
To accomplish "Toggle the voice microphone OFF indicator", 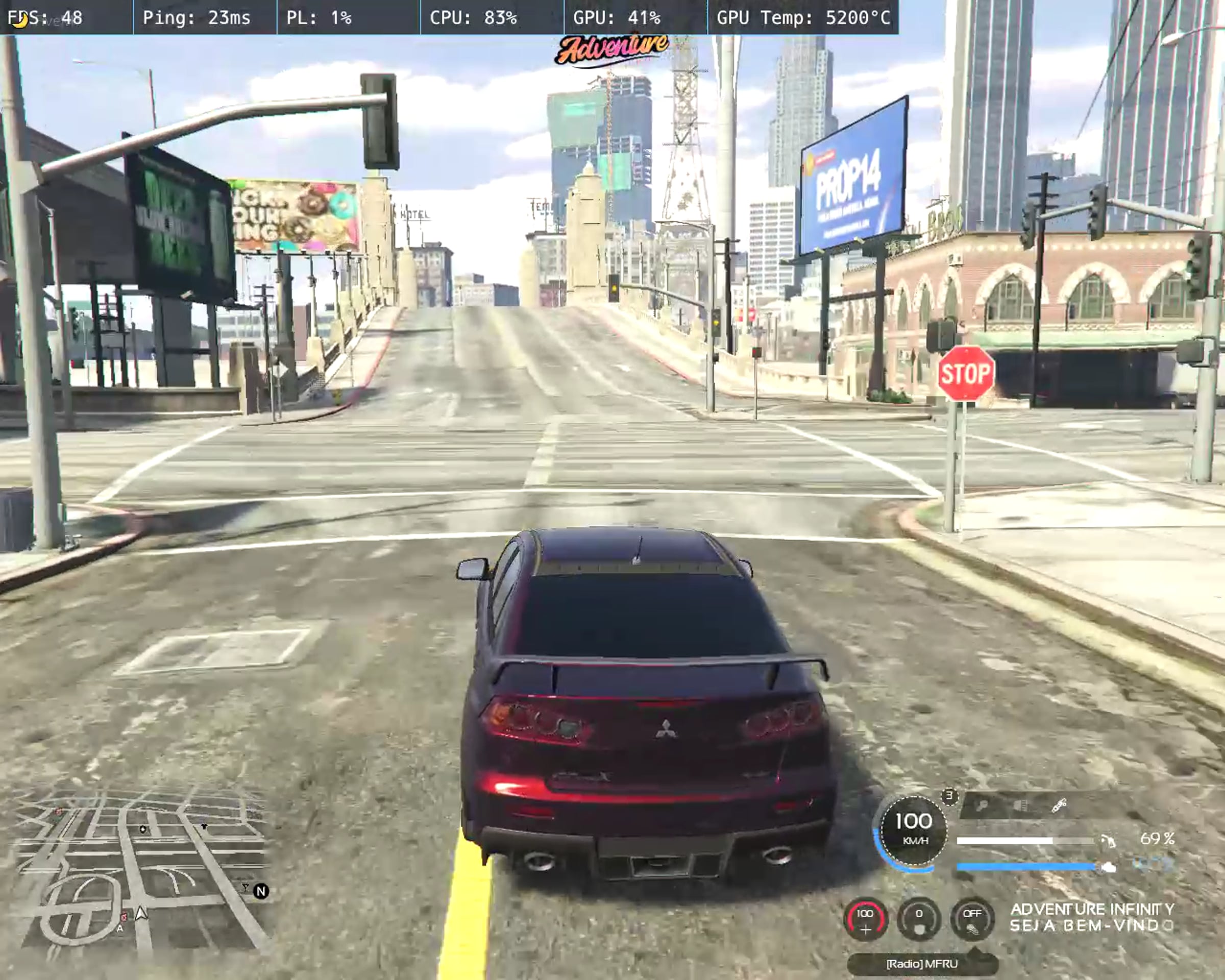I will [972, 919].
